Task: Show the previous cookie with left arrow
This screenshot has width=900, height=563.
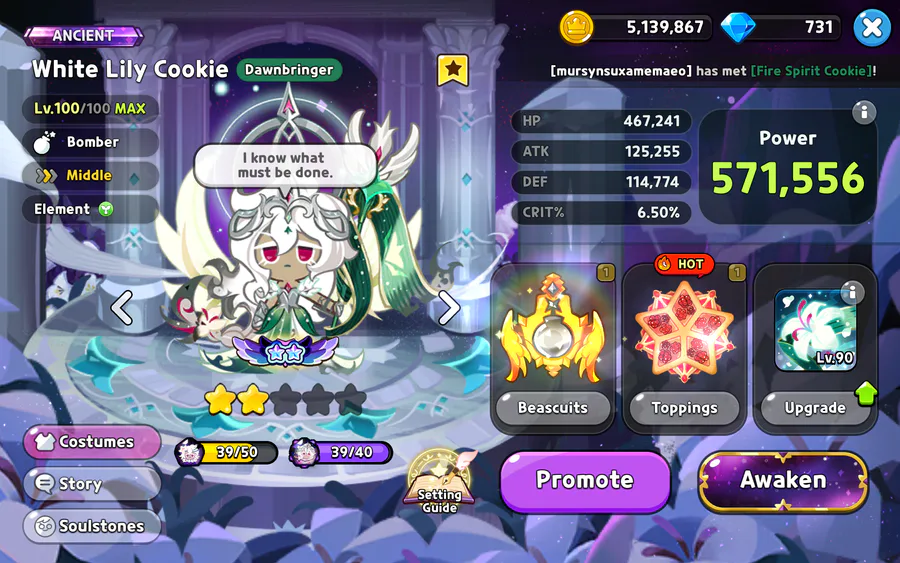Action: click(122, 308)
